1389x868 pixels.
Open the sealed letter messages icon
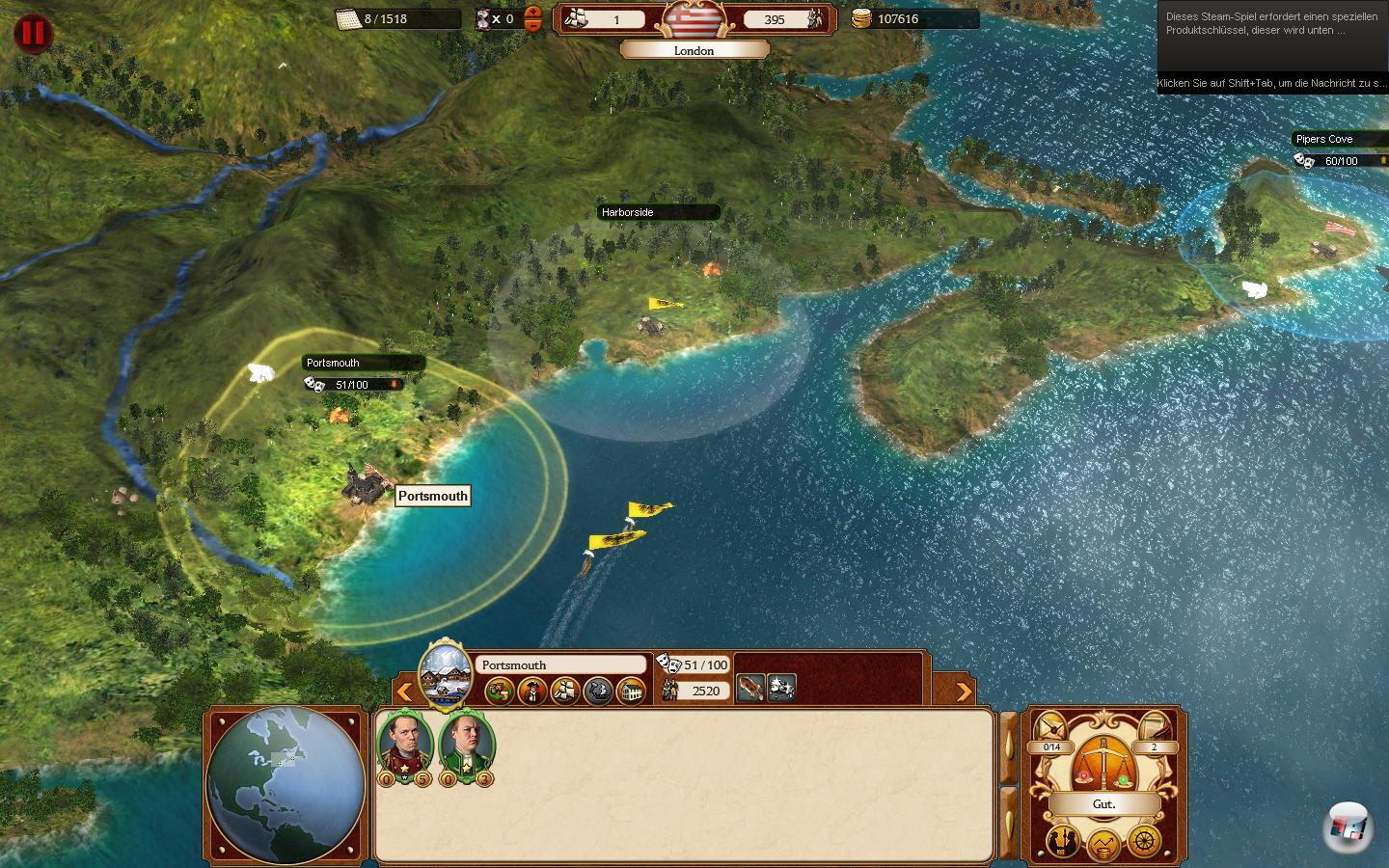[x=1050, y=727]
